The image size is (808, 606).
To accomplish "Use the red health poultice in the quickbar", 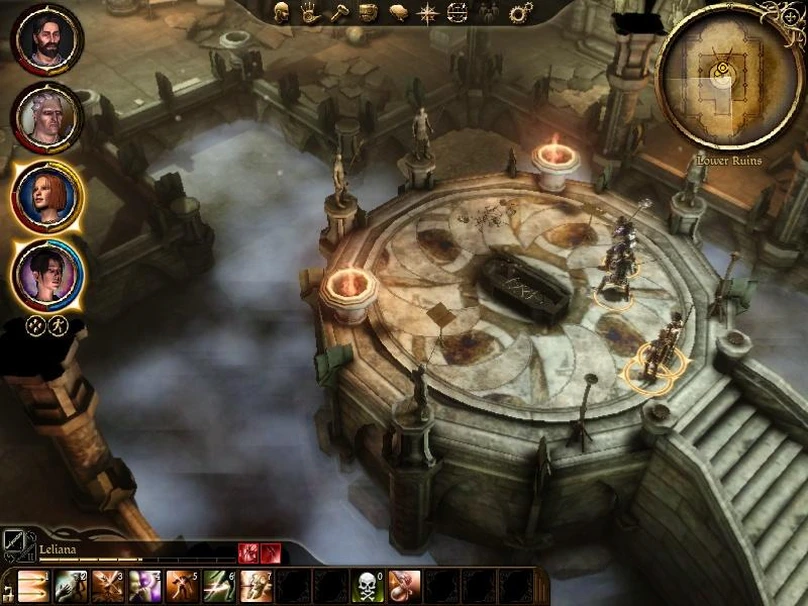I will pos(404,586).
